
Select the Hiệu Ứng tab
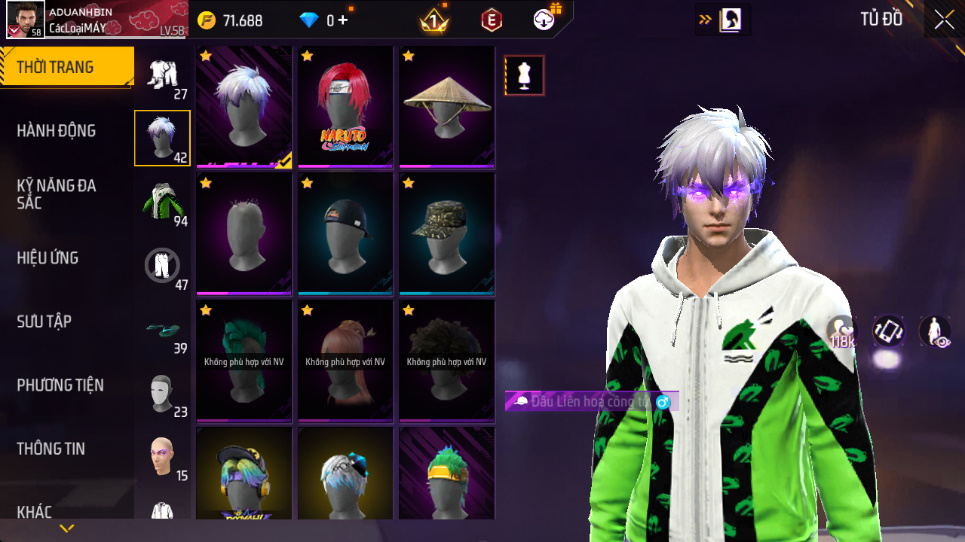(x=47, y=258)
